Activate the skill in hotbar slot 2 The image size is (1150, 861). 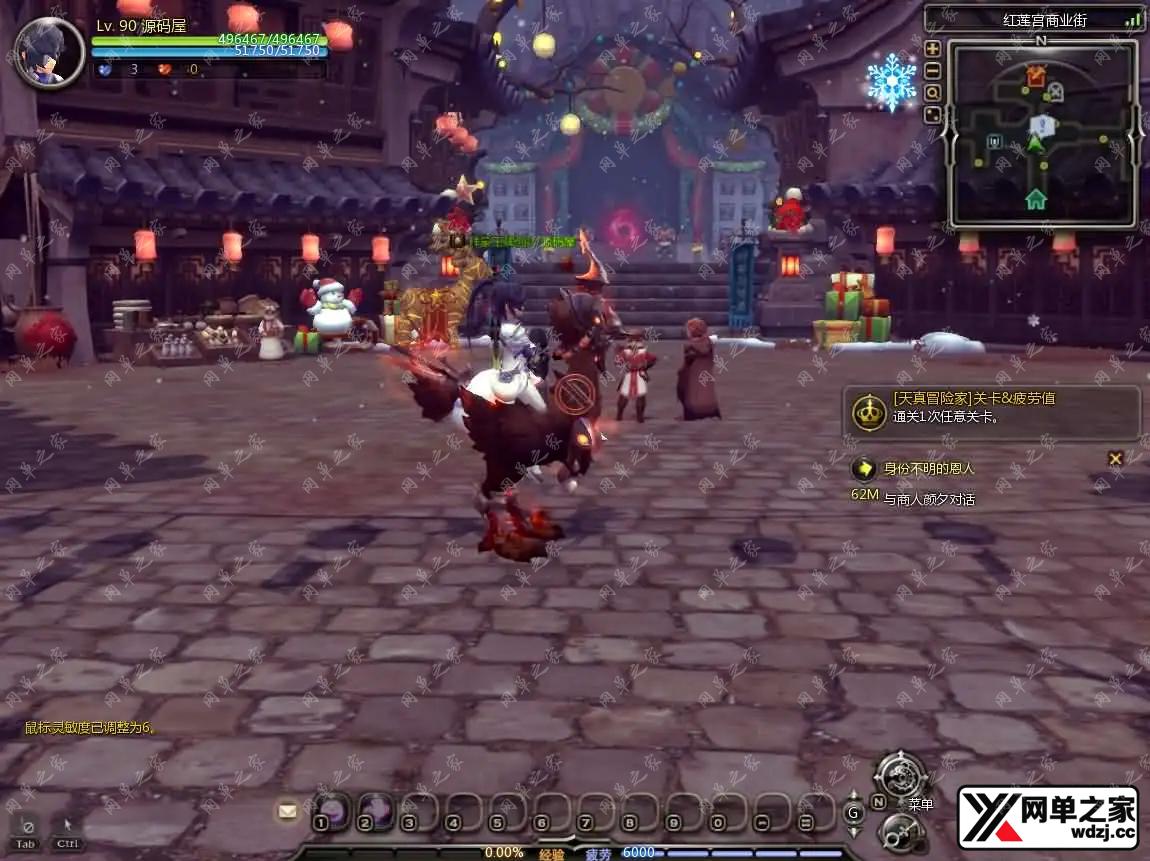click(376, 811)
